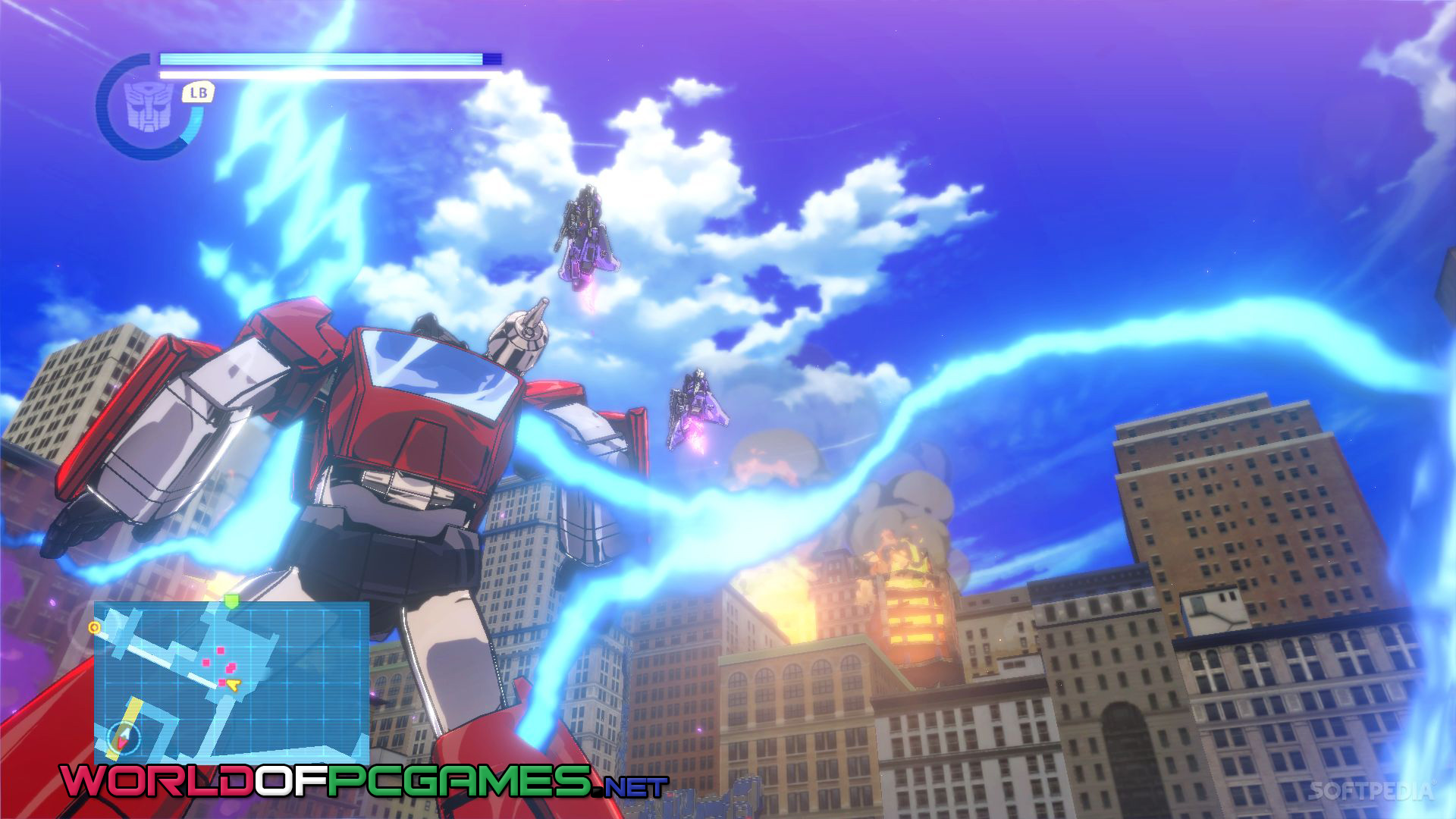Select the green objective marker on minimap

(x=231, y=601)
